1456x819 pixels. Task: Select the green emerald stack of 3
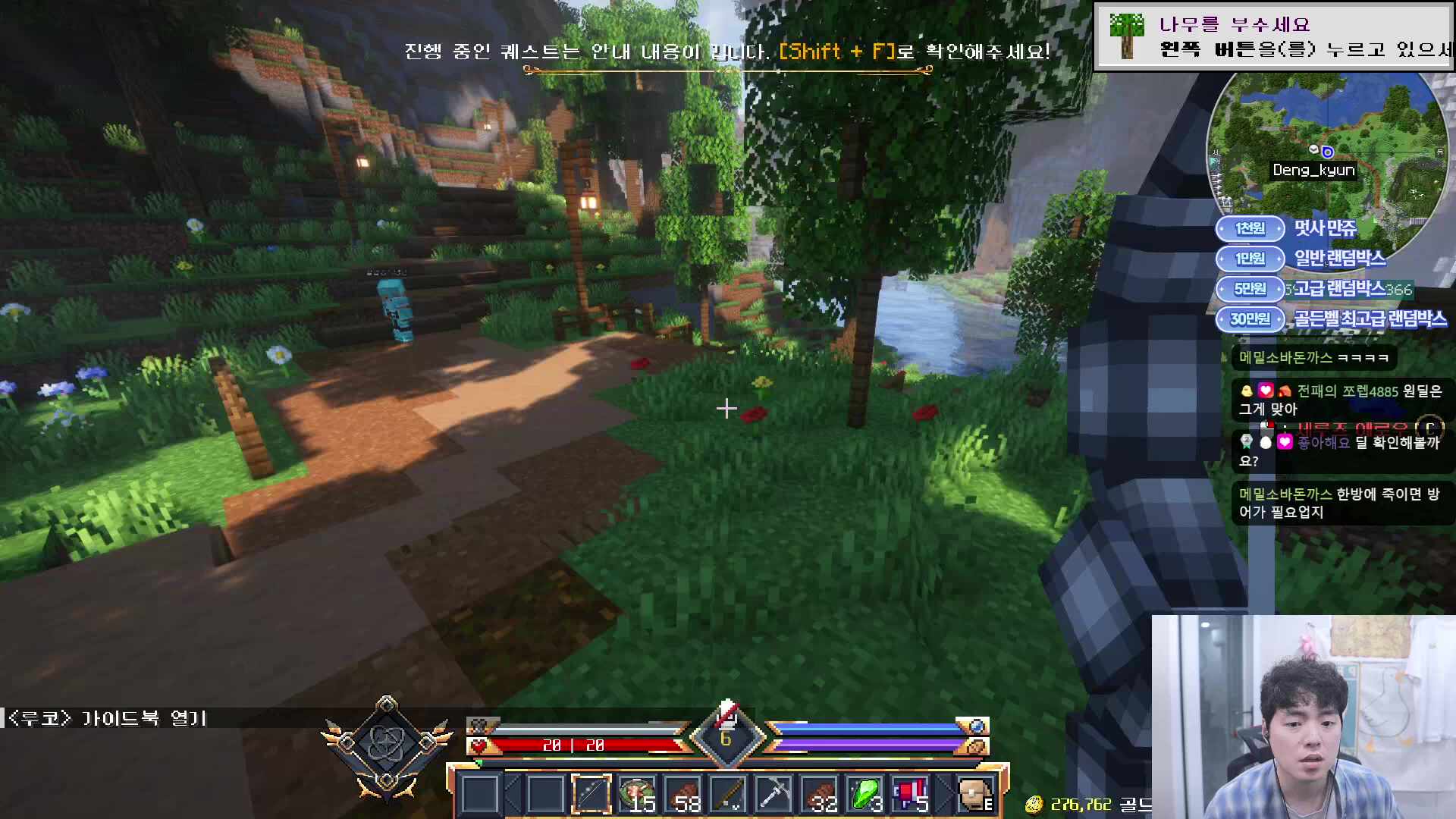[865, 794]
